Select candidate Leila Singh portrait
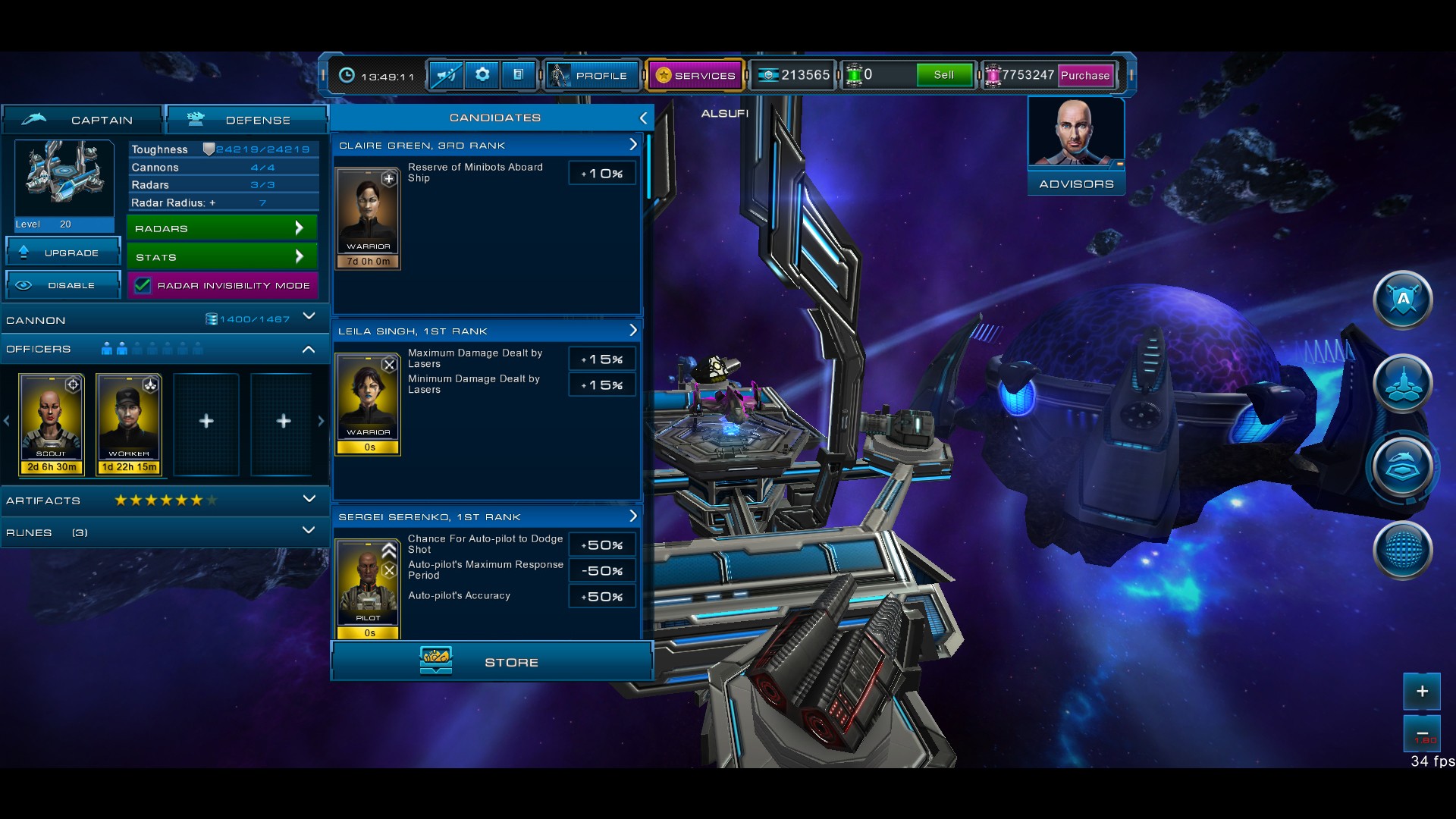The height and width of the screenshot is (819, 1456). (369, 398)
